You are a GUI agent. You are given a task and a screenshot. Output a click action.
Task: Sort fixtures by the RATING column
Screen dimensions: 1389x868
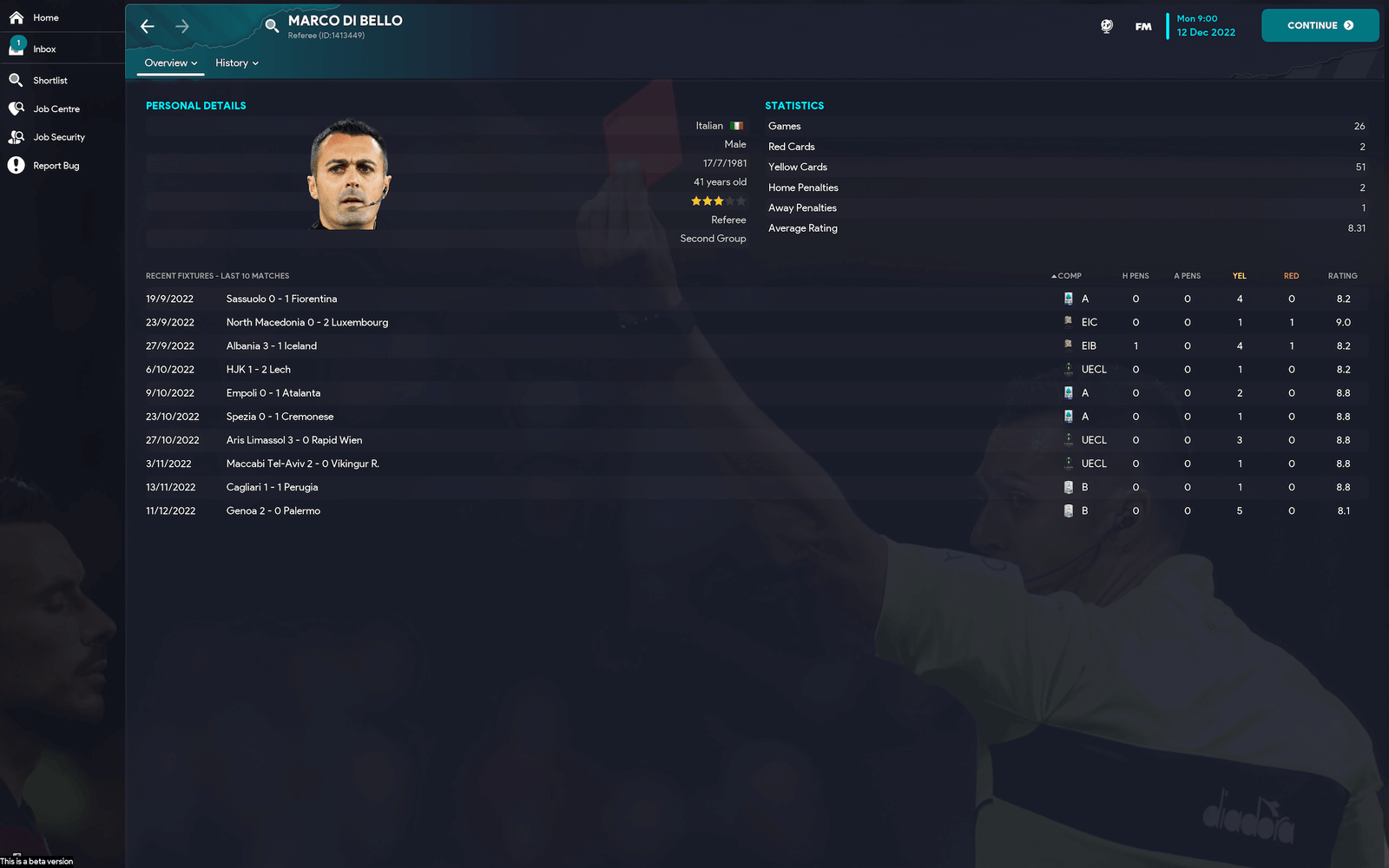[1342, 276]
